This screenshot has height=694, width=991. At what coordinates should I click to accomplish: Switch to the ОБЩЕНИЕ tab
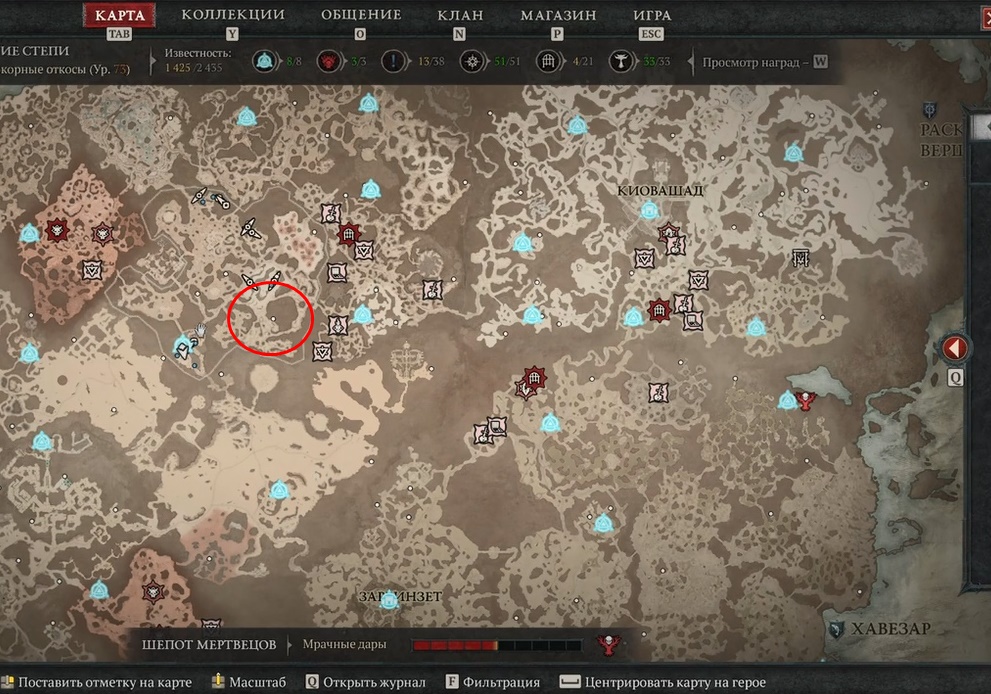(361, 15)
